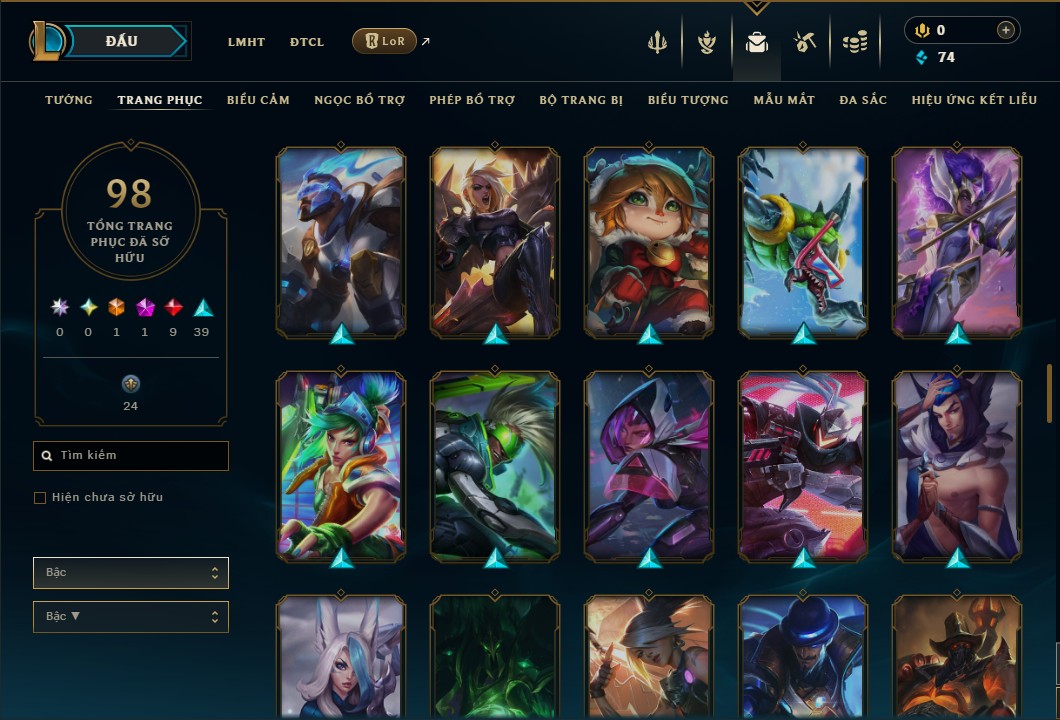Switch to the TƯỚNG tab

(x=69, y=100)
